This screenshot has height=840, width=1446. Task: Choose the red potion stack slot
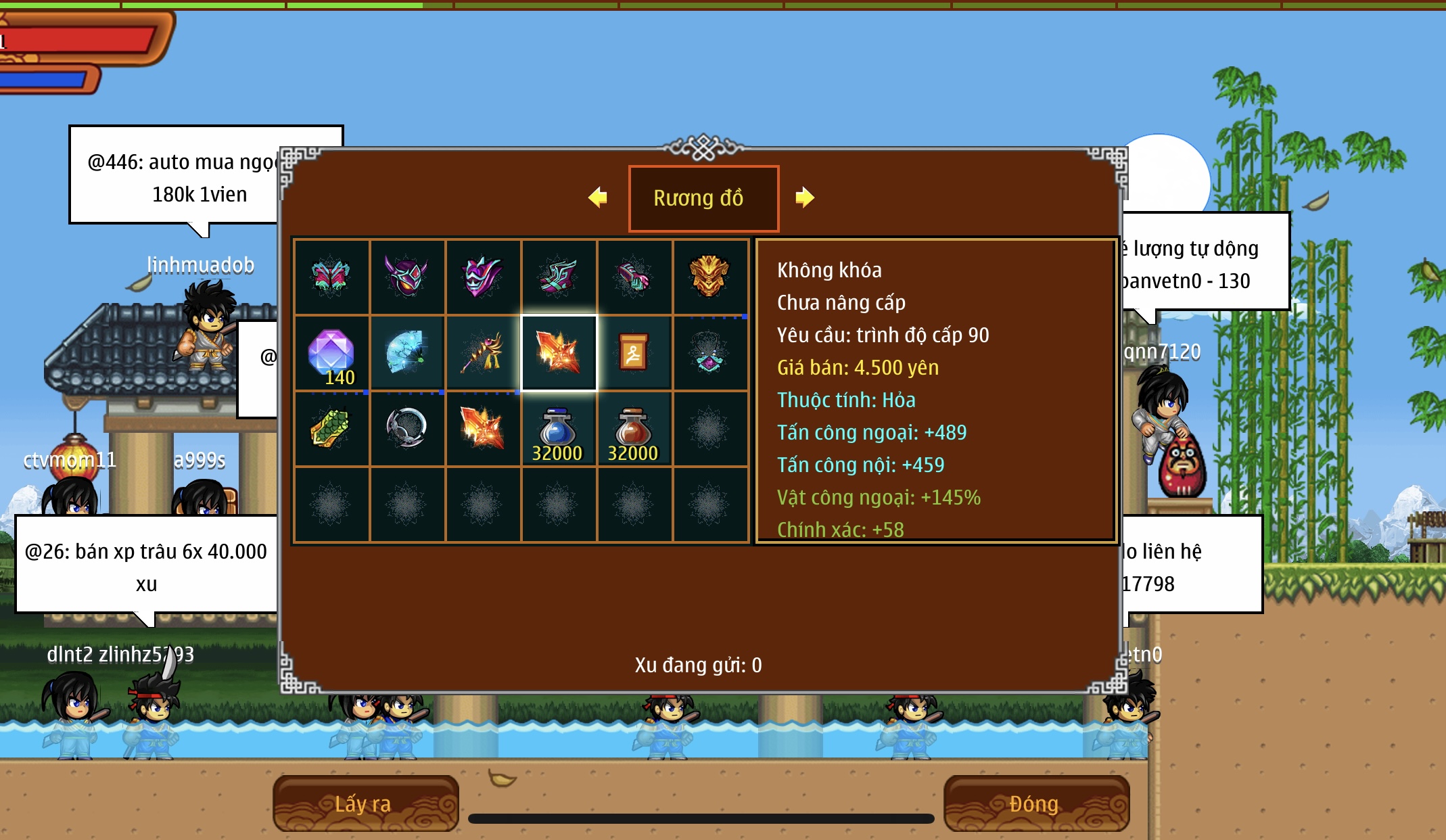[x=634, y=429]
